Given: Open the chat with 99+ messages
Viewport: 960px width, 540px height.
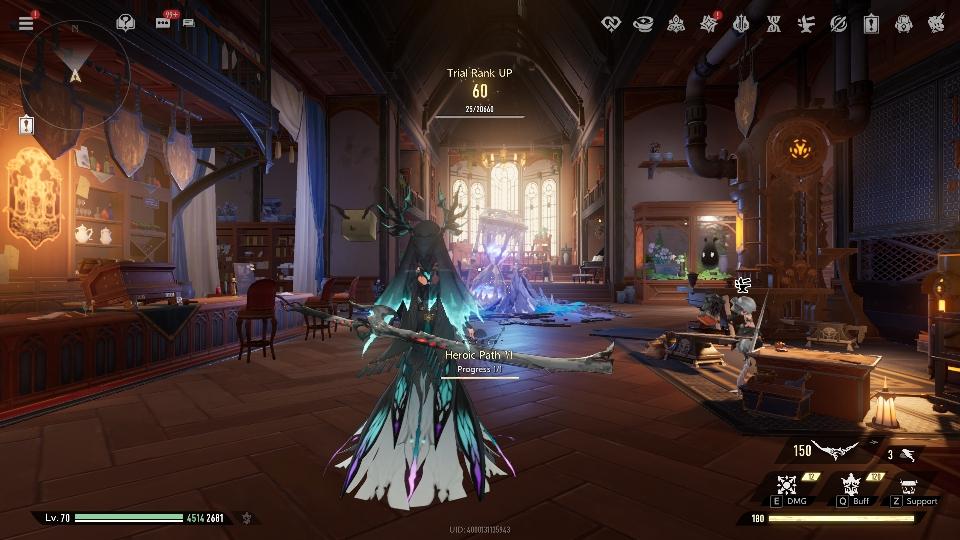Looking at the screenshot, I should tap(165, 22).
